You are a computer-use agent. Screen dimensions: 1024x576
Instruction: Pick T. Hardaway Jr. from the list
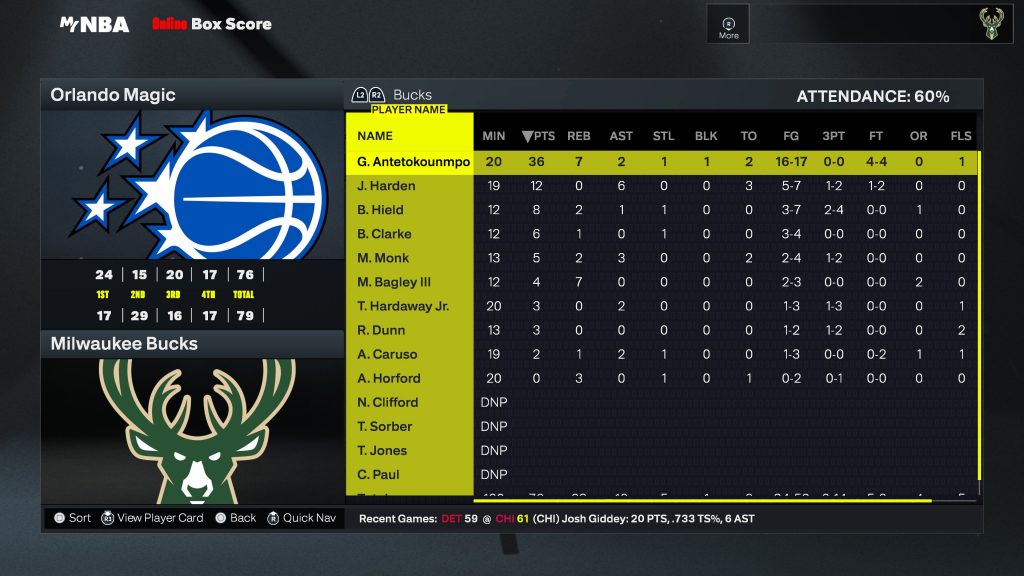point(403,306)
